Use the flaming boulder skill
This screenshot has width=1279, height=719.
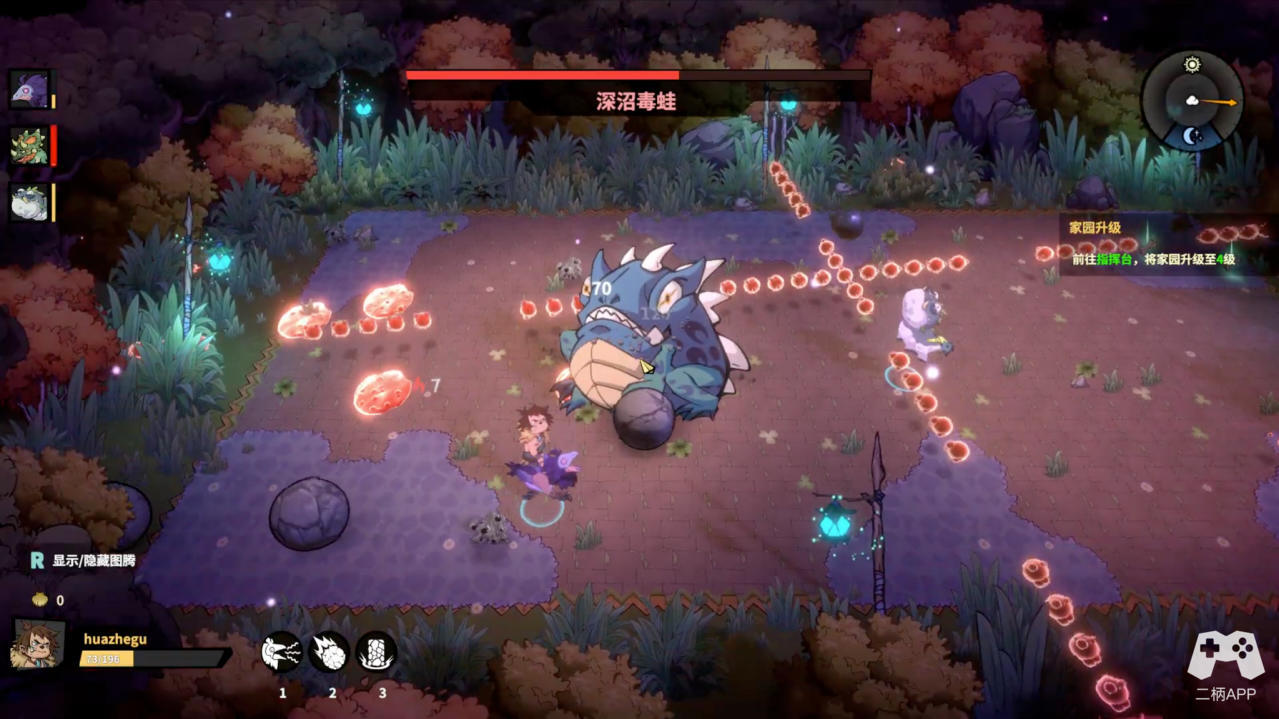pos(329,653)
